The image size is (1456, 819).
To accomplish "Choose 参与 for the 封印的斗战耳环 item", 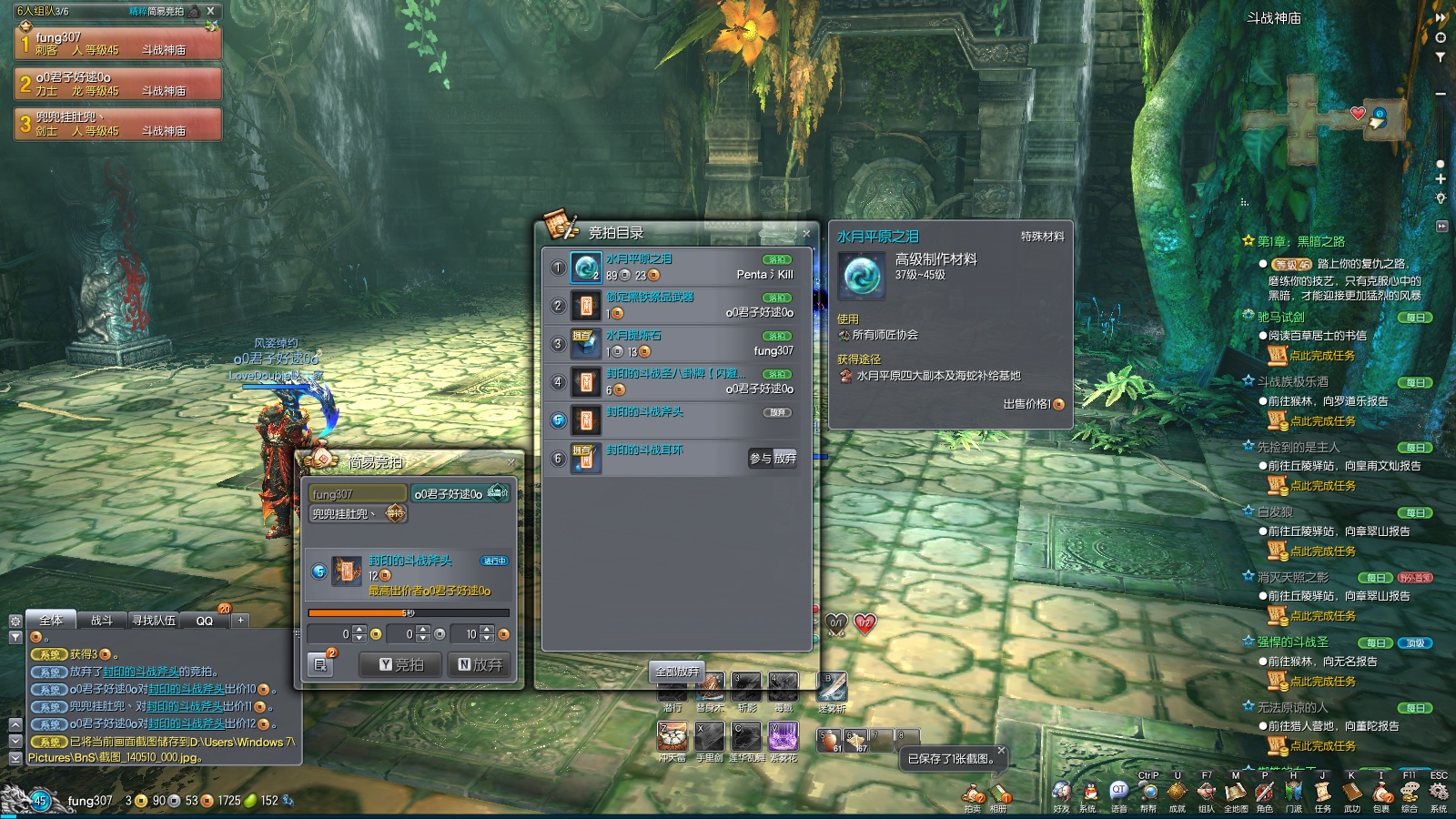I will click(x=760, y=459).
